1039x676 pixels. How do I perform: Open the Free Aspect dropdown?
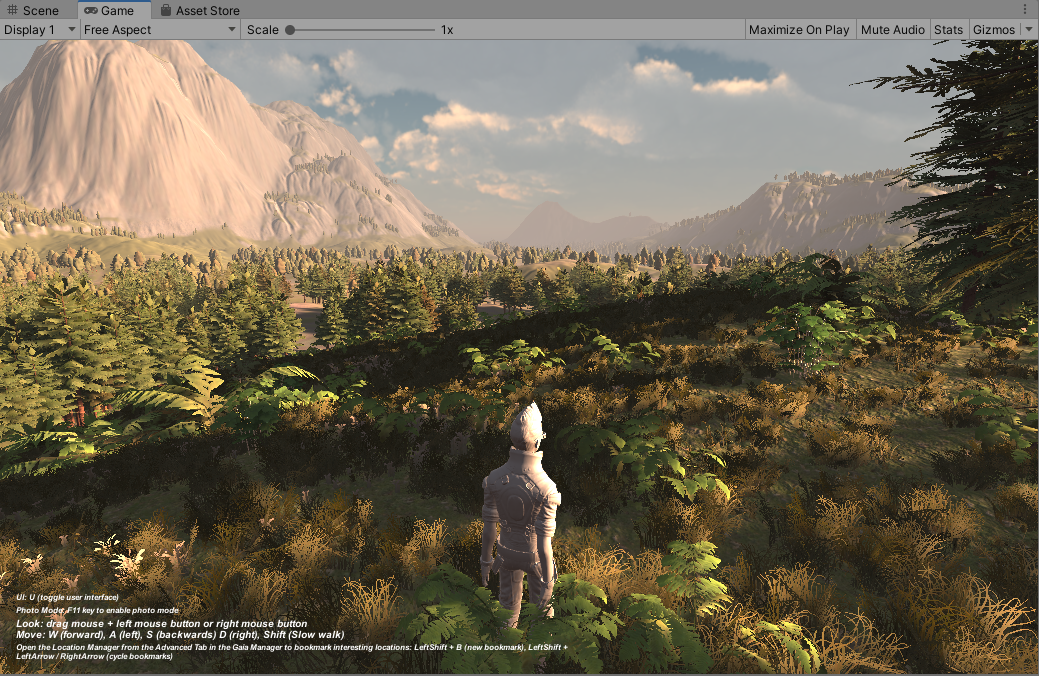pyautogui.click(x=160, y=30)
